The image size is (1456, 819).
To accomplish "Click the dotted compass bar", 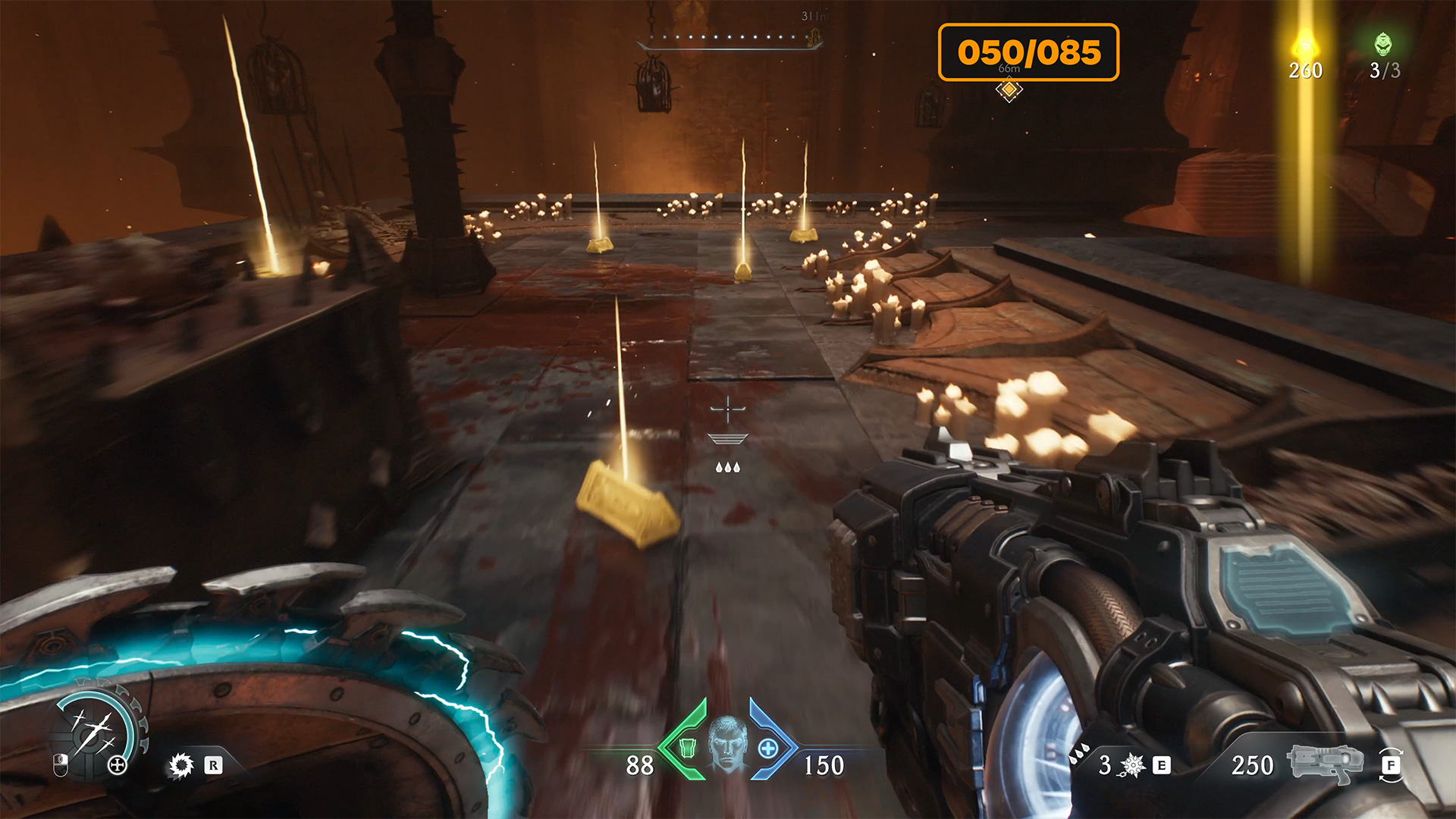I will [728, 39].
